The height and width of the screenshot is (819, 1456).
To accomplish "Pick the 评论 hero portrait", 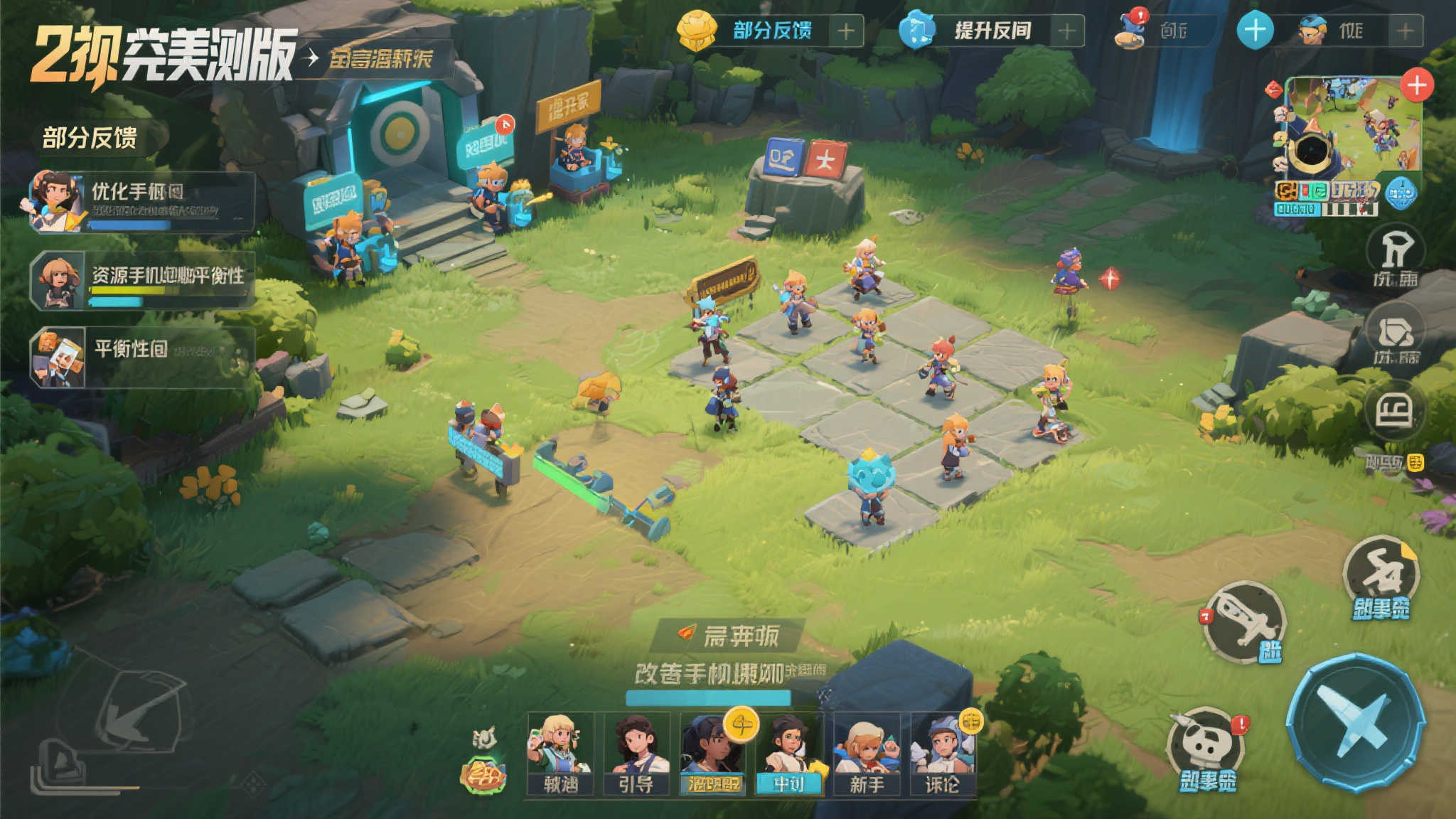I will 943,752.
